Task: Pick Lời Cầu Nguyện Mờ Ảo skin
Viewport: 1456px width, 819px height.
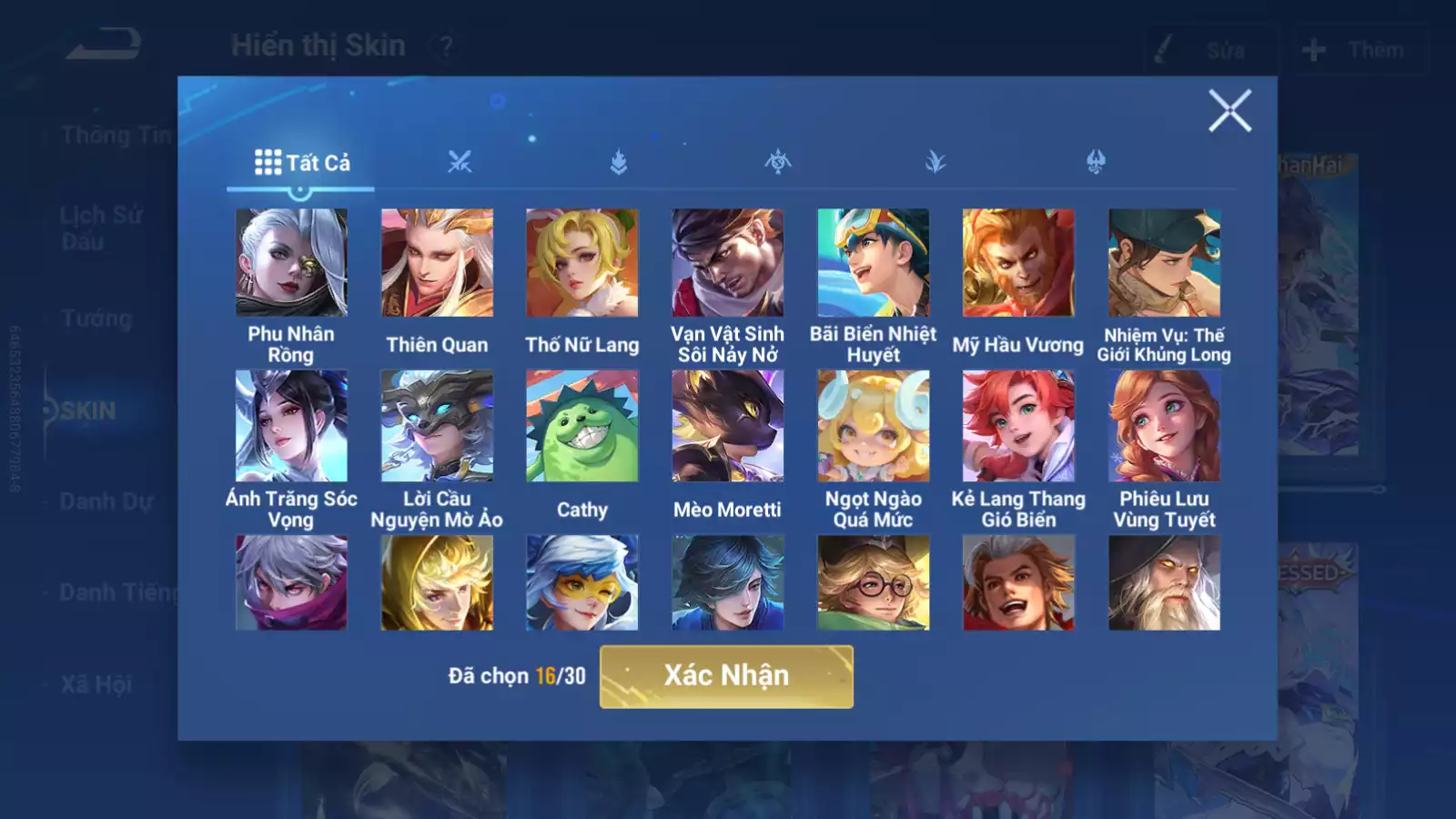Action: (x=437, y=425)
